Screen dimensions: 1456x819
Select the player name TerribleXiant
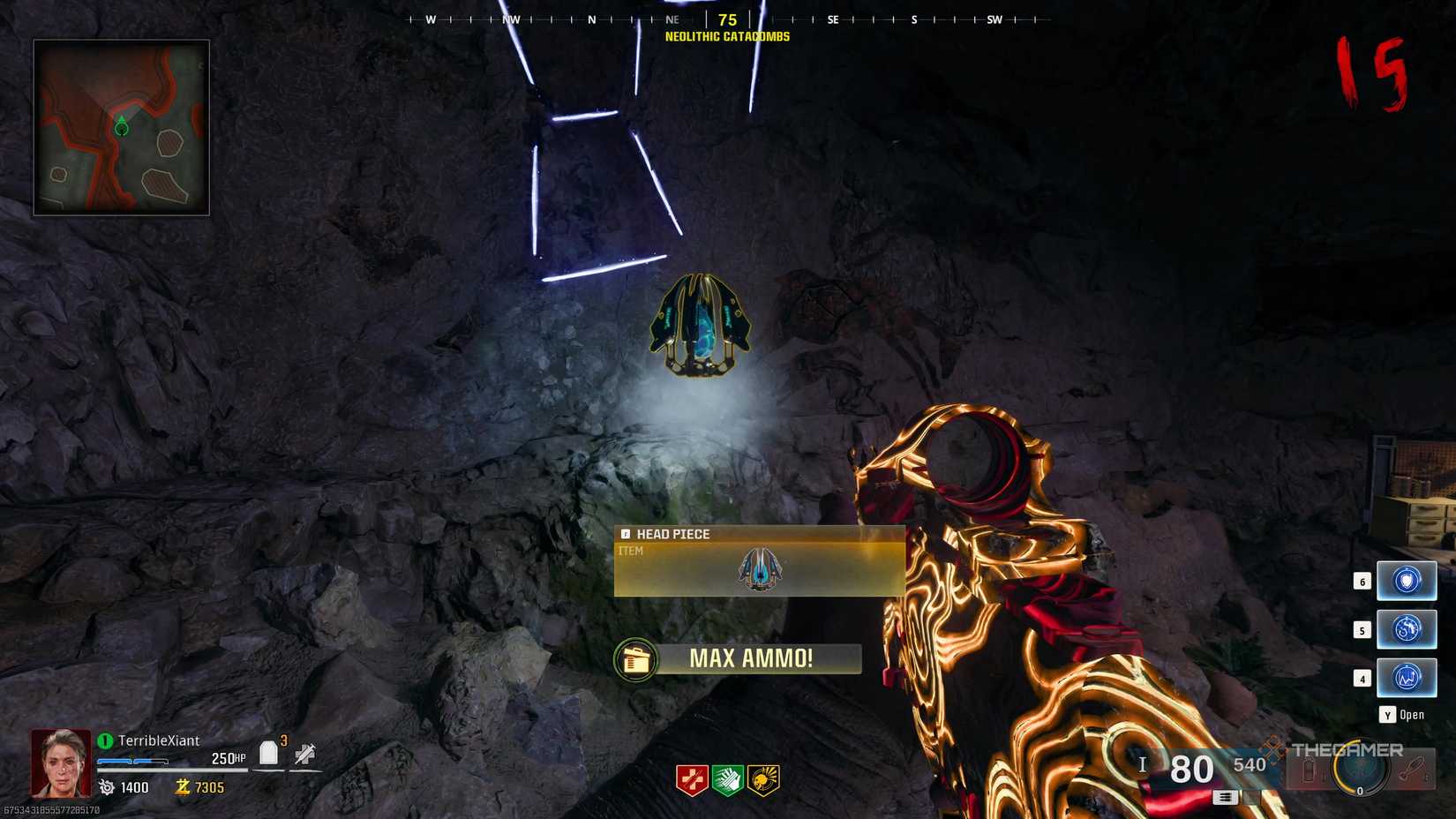[159, 741]
